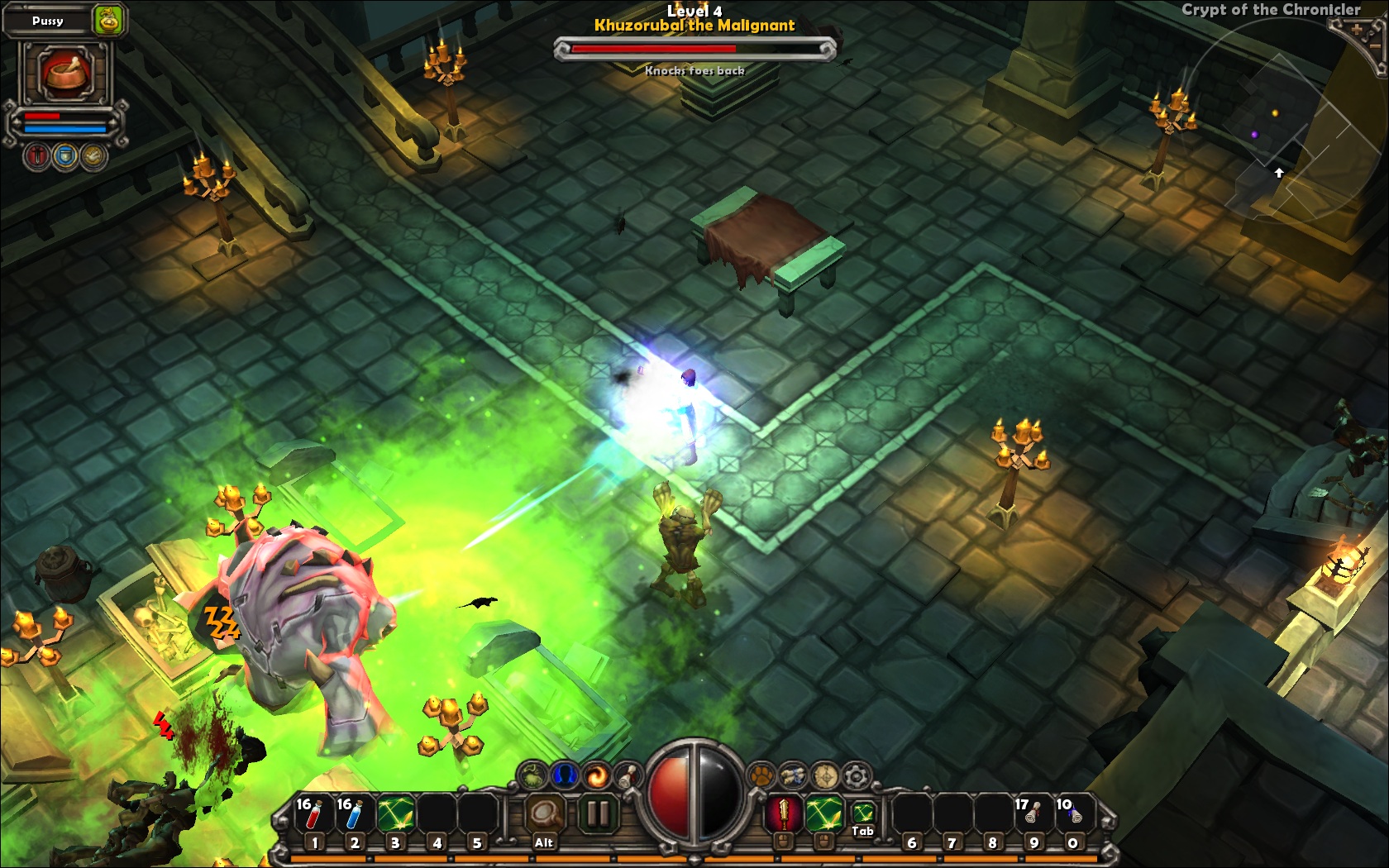Screen dimensions: 1389x868
Task: Use the blue-ribbon scroll in slot 0
Action: tap(1073, 815)
